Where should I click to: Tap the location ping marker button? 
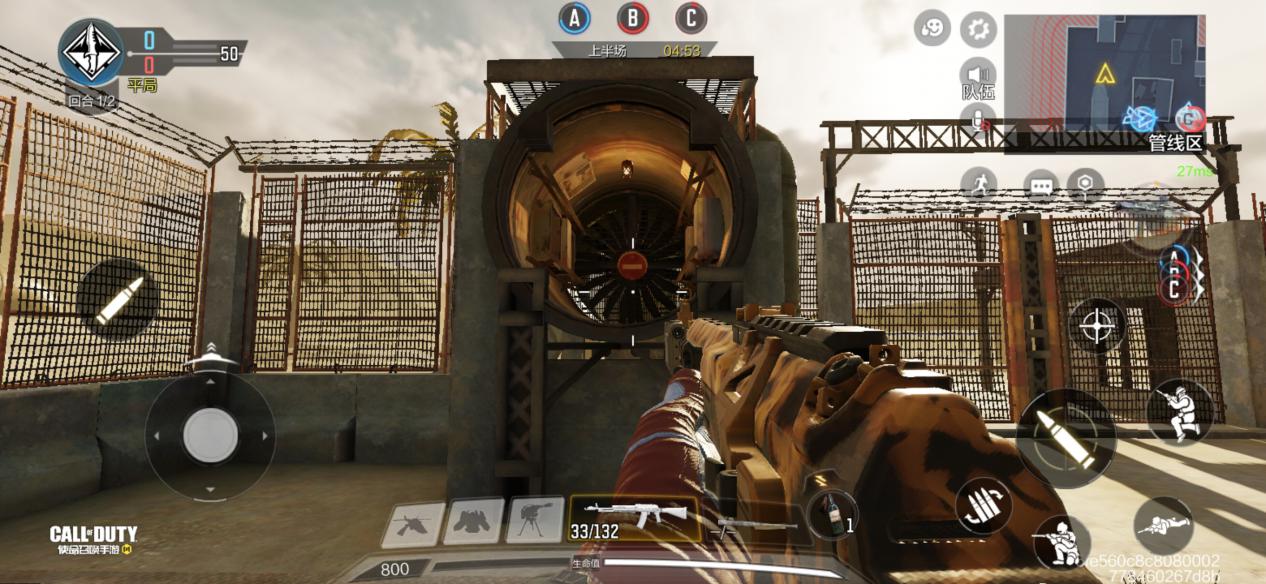(x=1085, y=184)
